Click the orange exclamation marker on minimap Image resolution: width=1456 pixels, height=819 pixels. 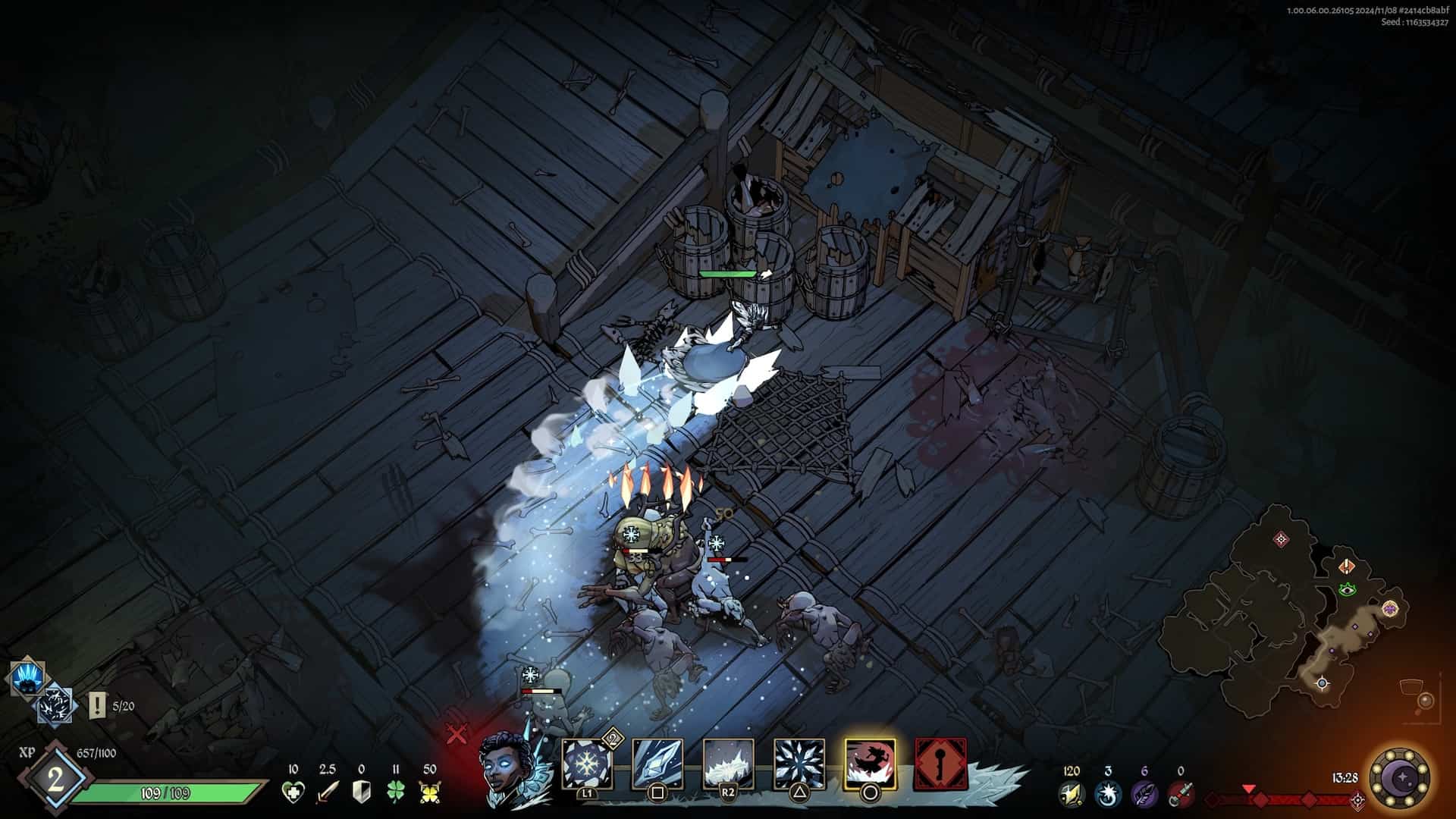pyautogui.click(x=1347, y=566)
